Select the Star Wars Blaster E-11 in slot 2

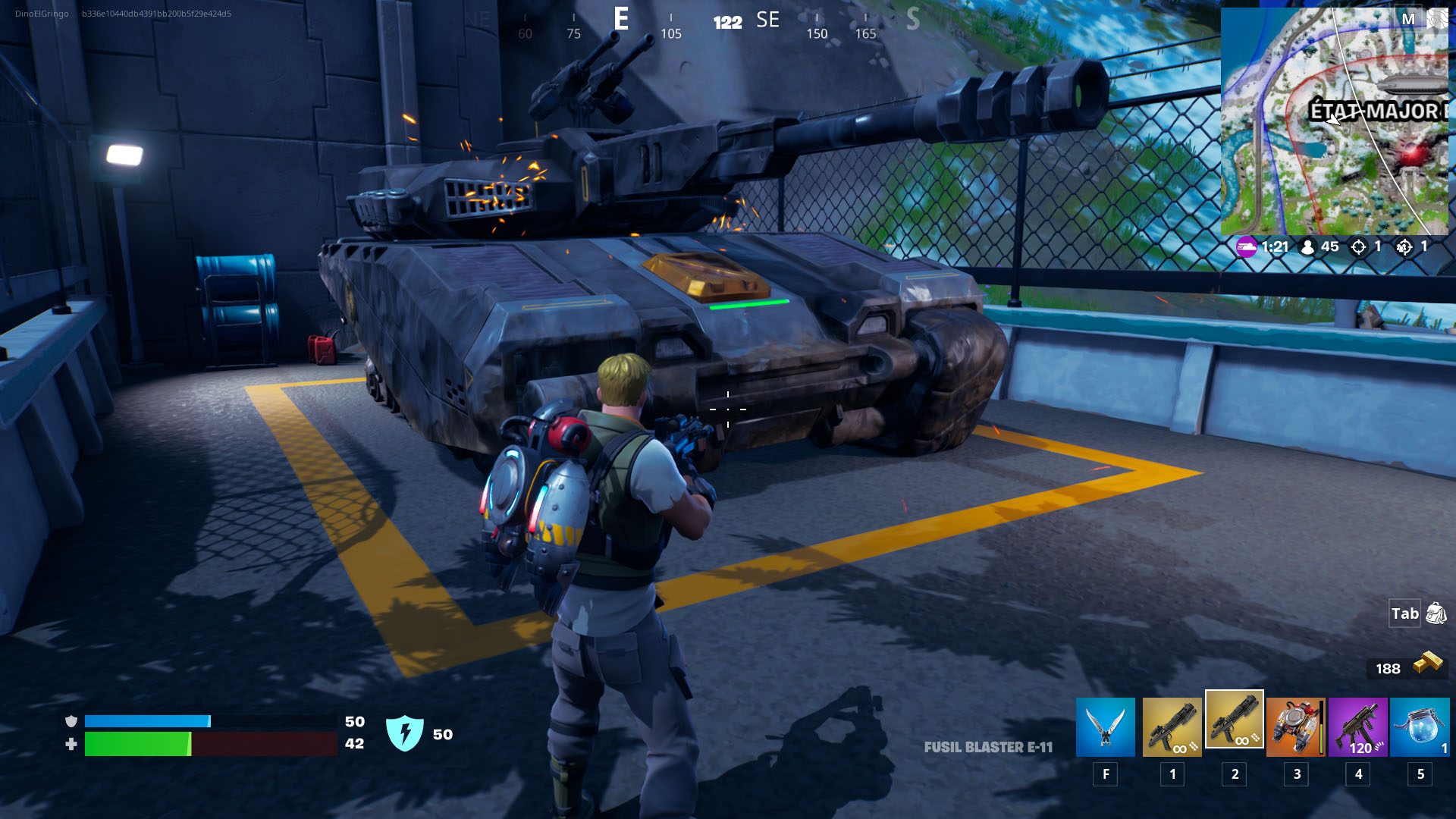click(x=1234, y=726)
